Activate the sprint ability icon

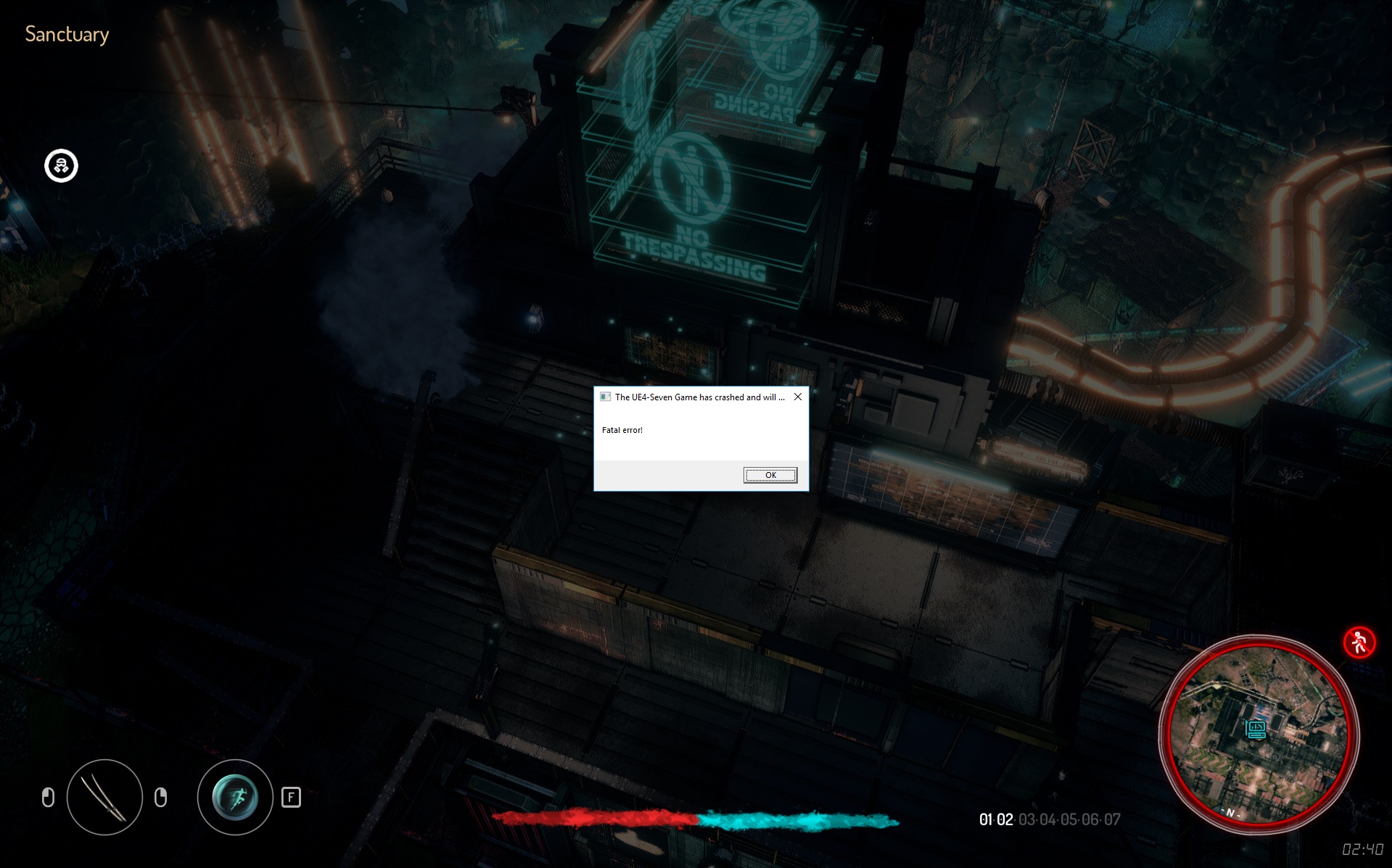click(x=234, y=797)
